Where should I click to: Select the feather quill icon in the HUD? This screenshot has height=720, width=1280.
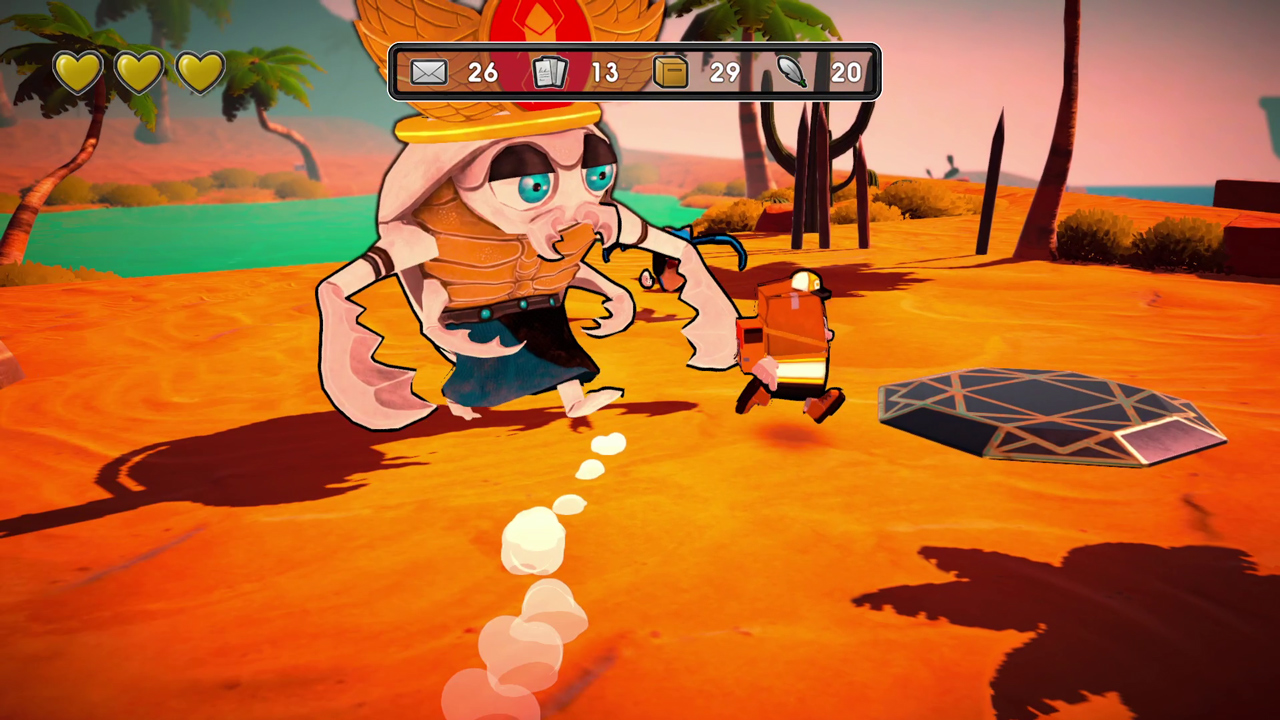[x=792, y=71]
